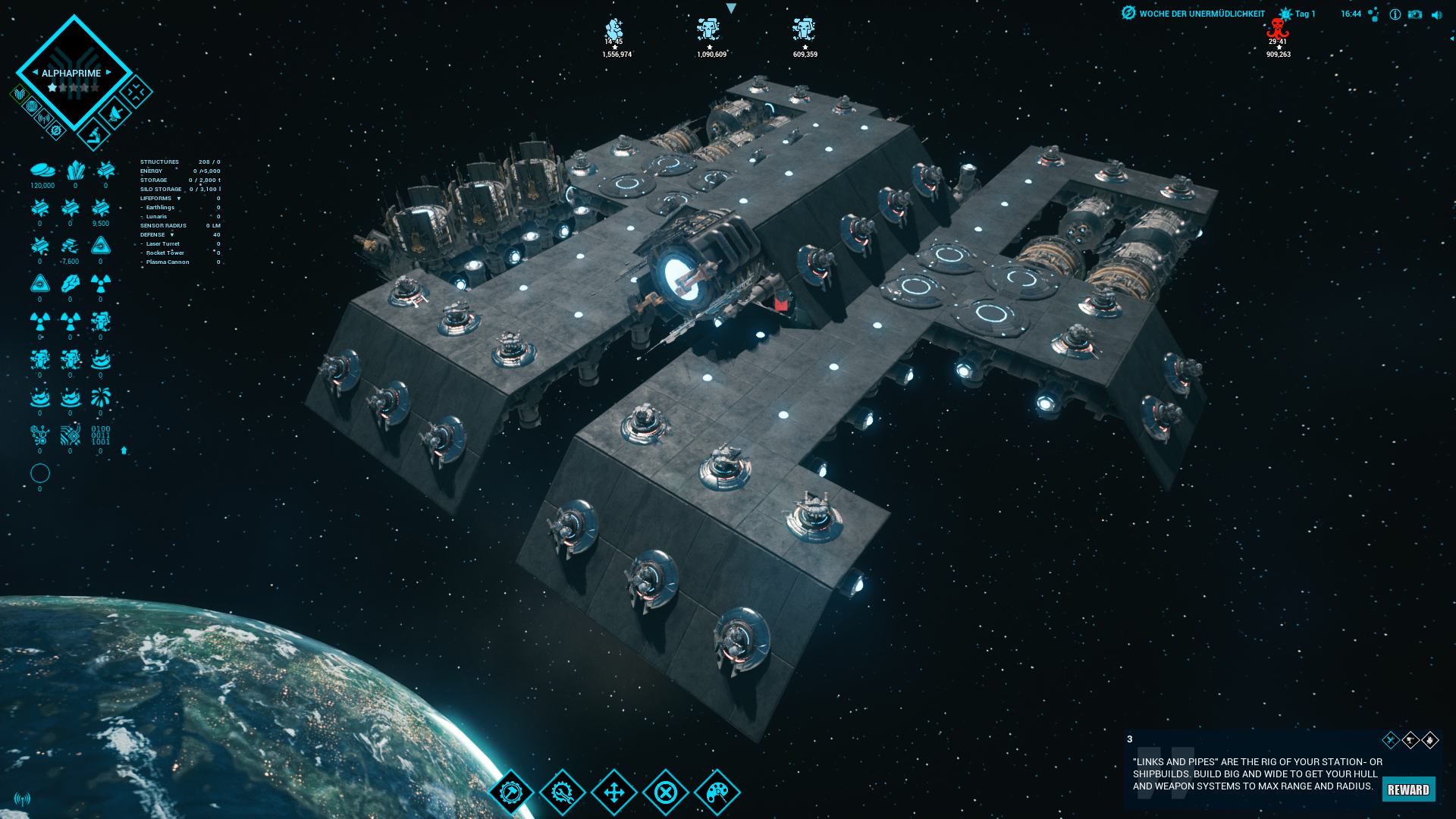Open the antenna signal diamond icon
The image size is (1456, 819).
[x=44, y=119]
